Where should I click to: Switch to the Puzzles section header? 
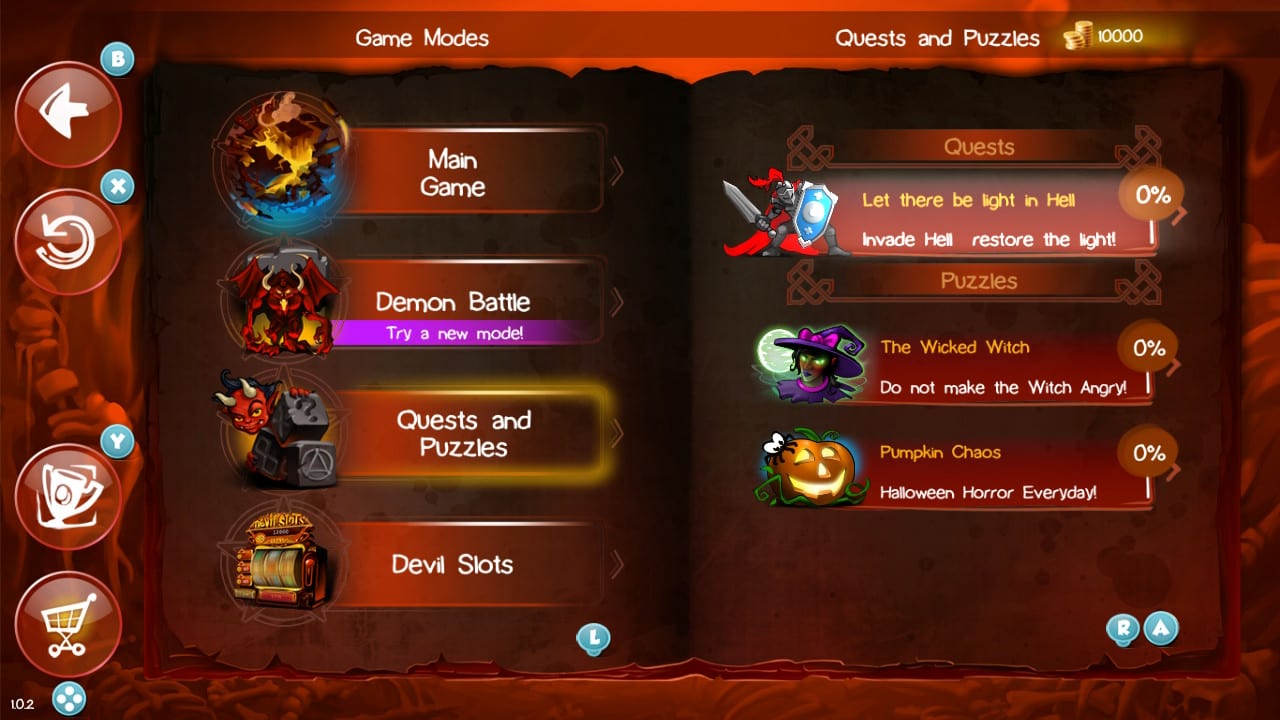tap(979, 282)
